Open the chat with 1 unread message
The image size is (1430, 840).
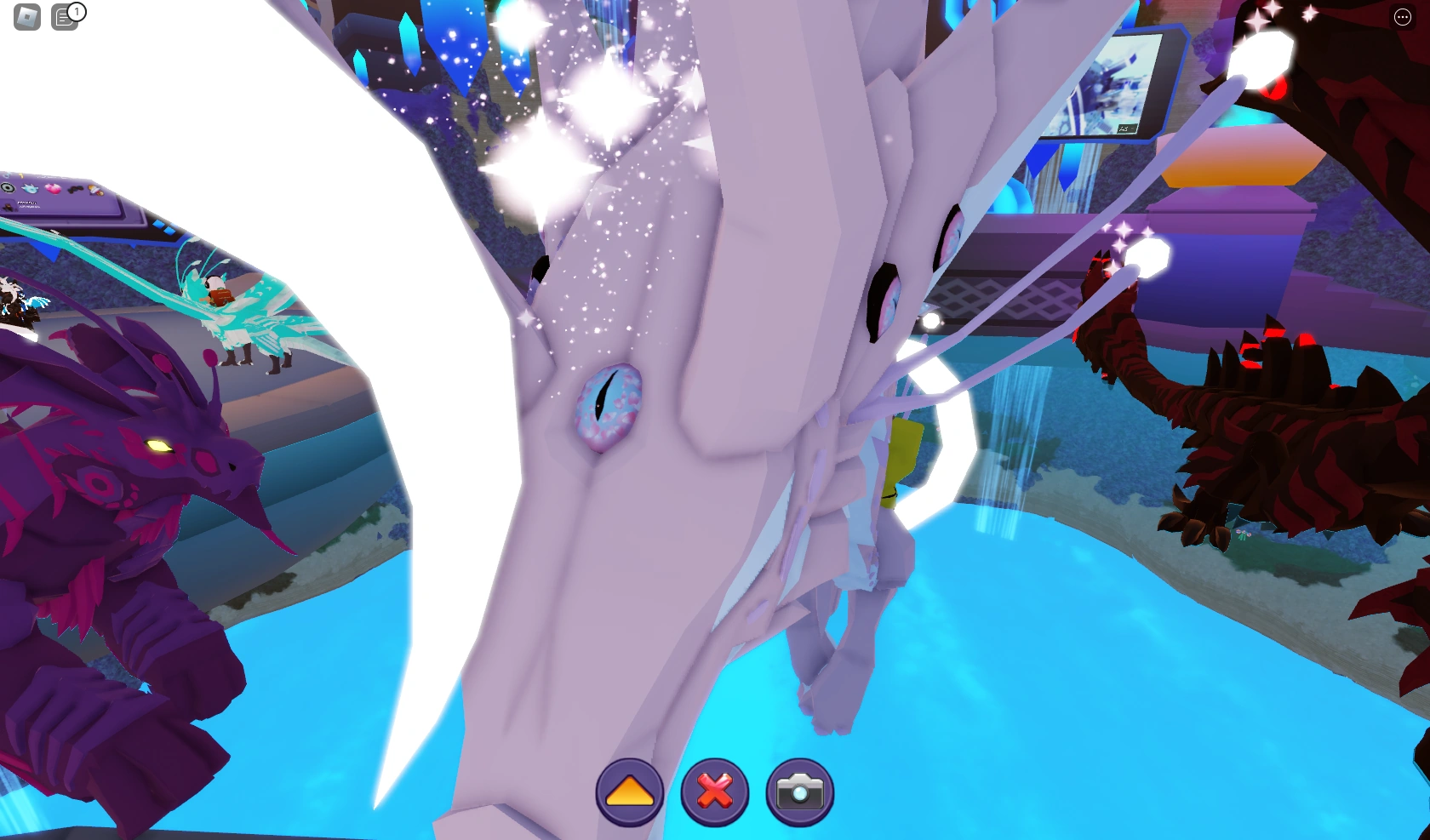click(65, 16)
